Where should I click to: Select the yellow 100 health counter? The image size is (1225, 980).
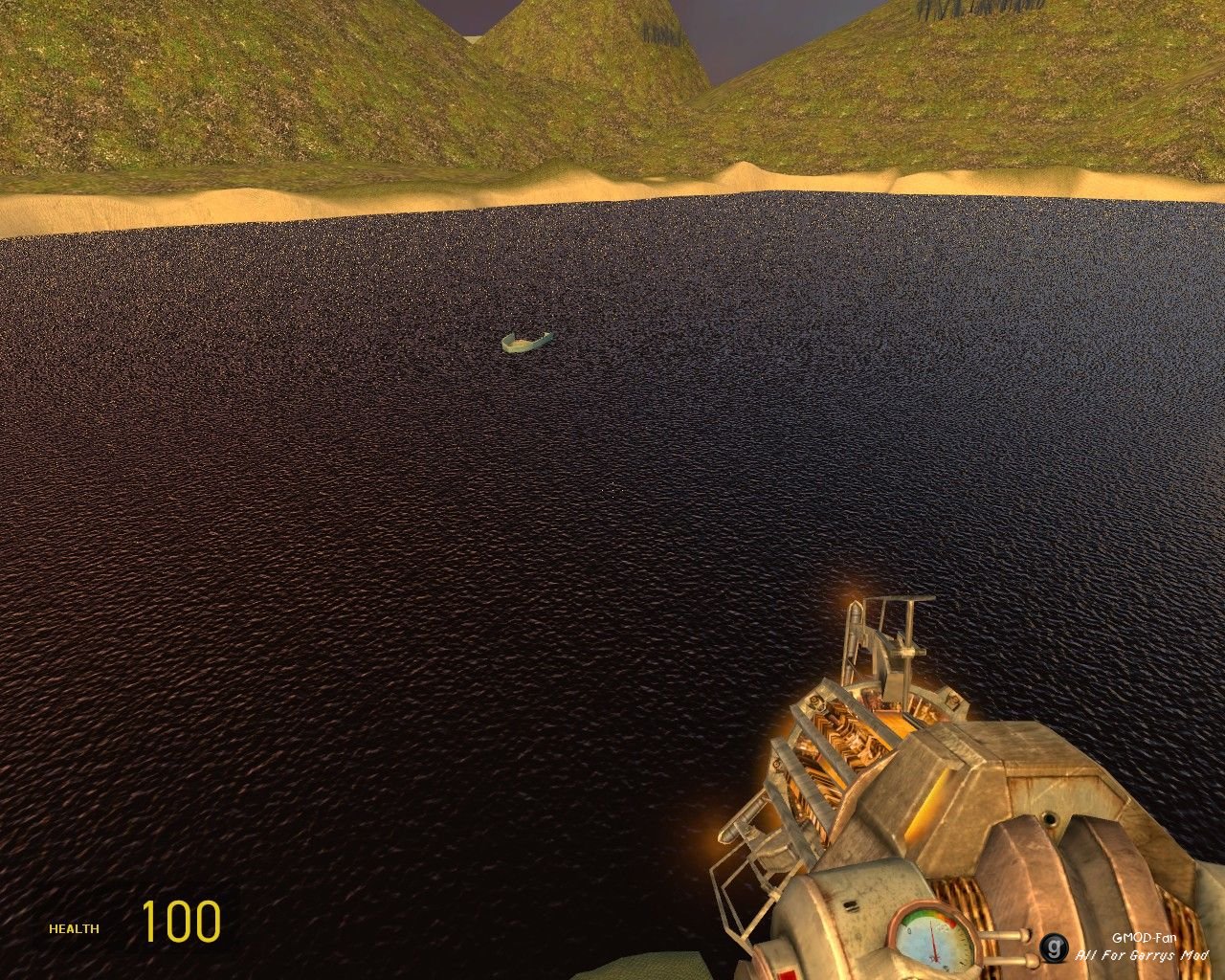tap(184, 924)
